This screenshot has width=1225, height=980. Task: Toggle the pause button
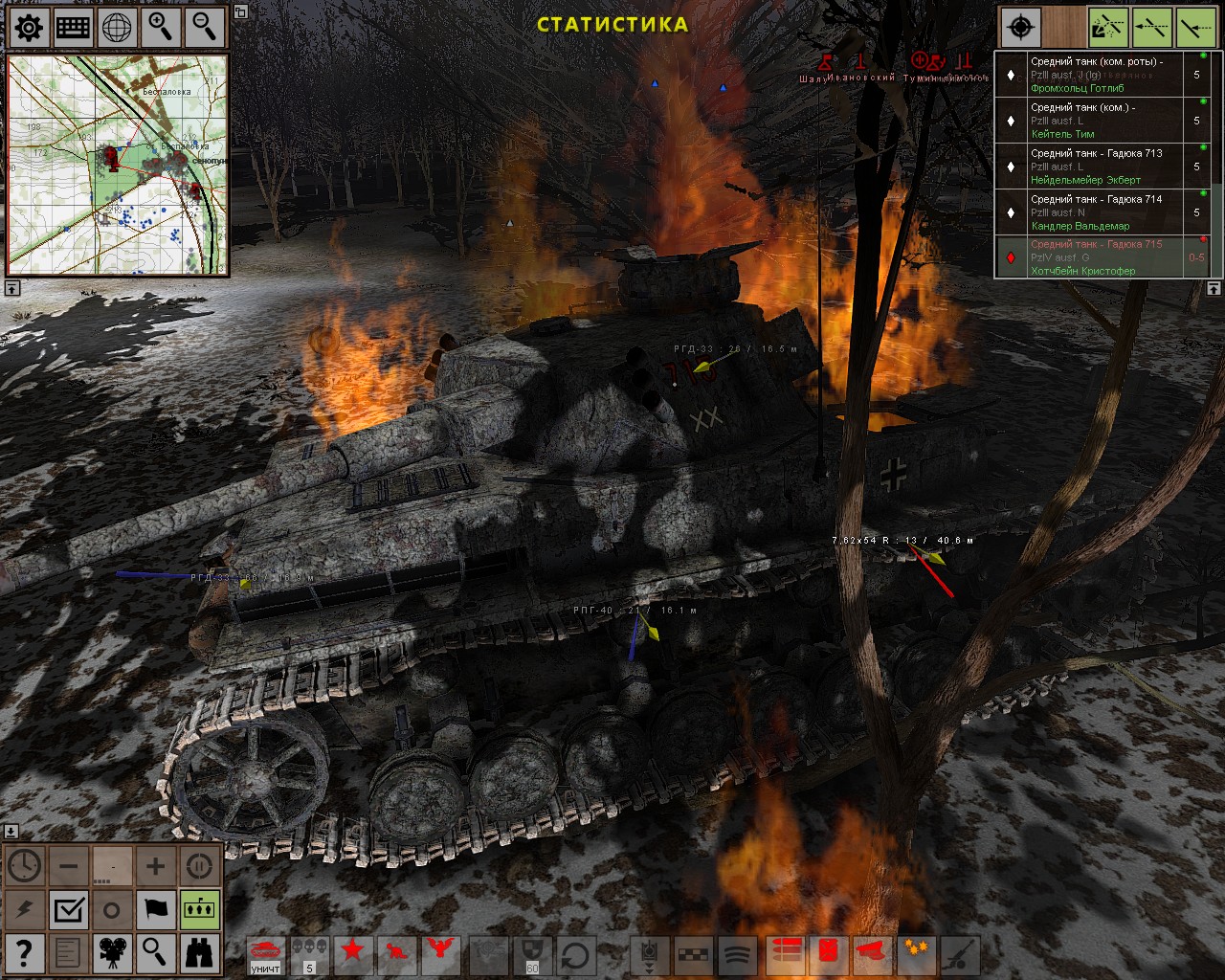(x=199, y=867)
